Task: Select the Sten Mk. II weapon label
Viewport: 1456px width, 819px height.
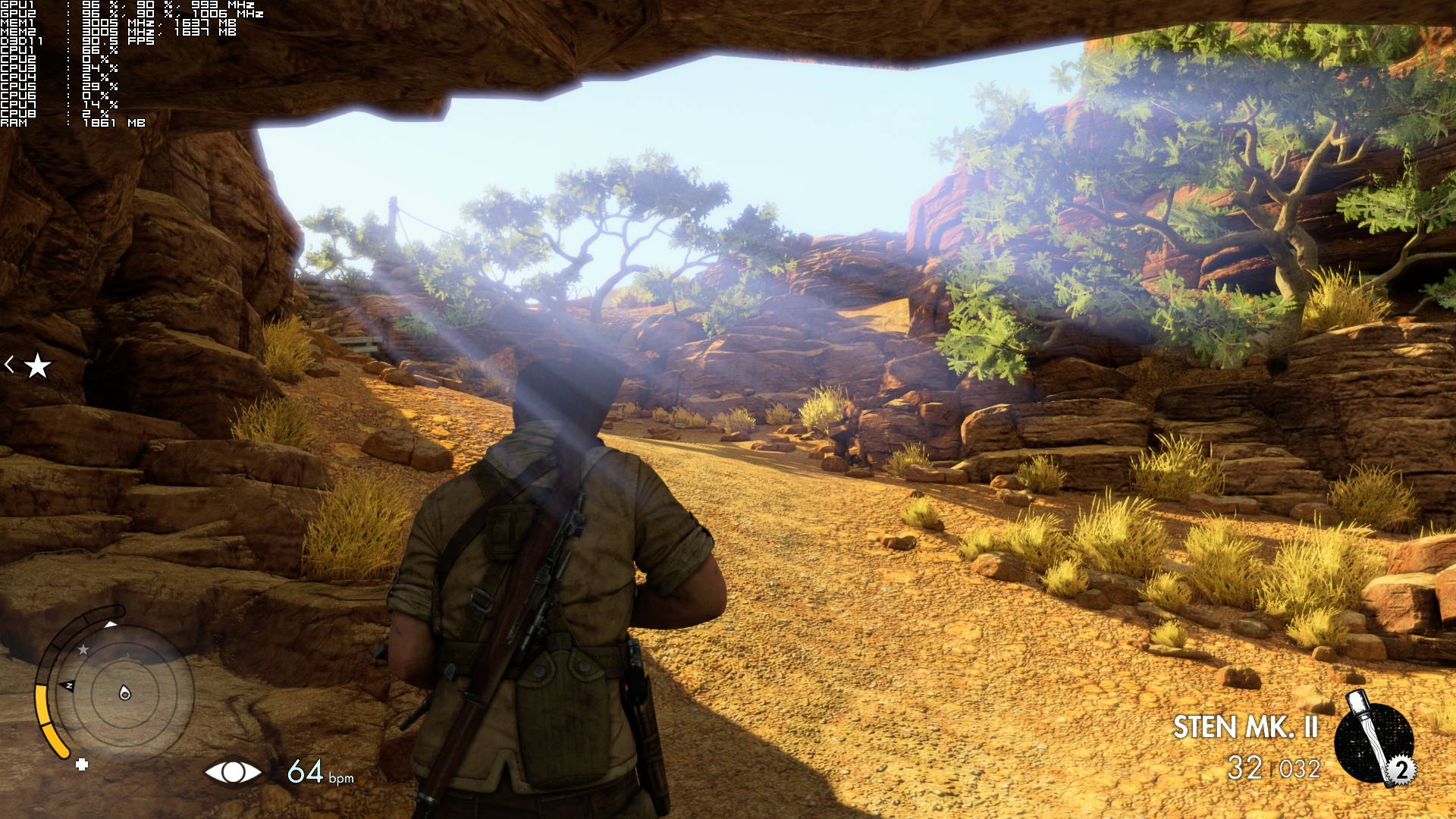Action: point(1245,727)
